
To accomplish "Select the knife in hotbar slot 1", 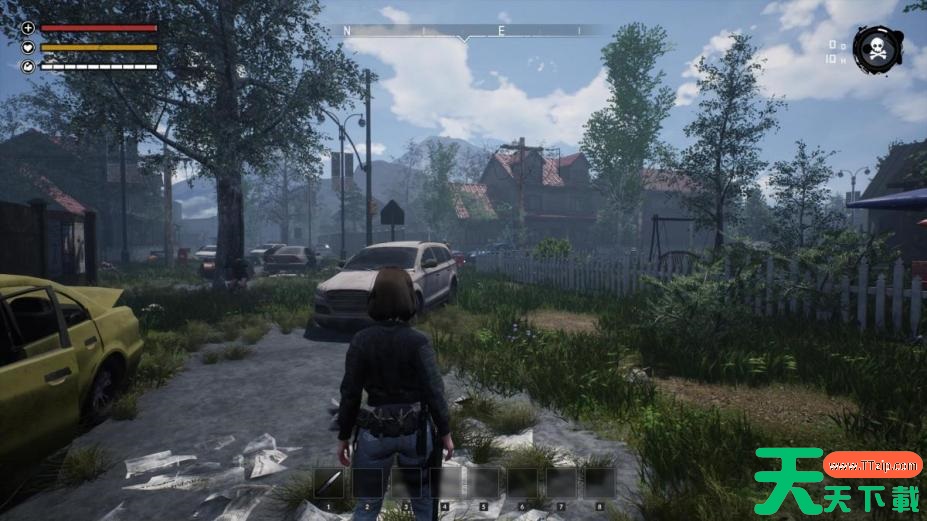I will coord(329,483).
